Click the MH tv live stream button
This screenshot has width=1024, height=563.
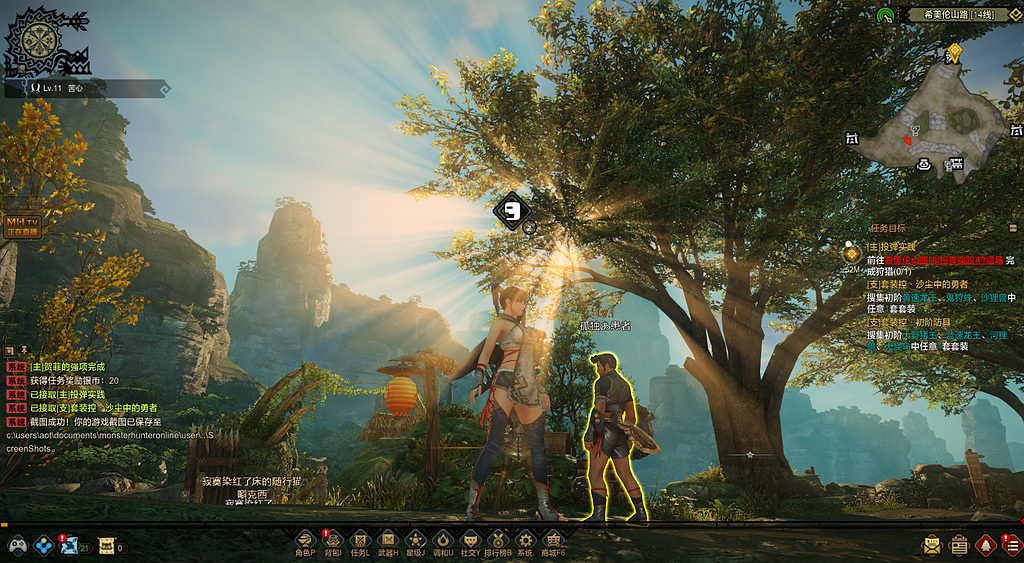[x=22, y=225]
